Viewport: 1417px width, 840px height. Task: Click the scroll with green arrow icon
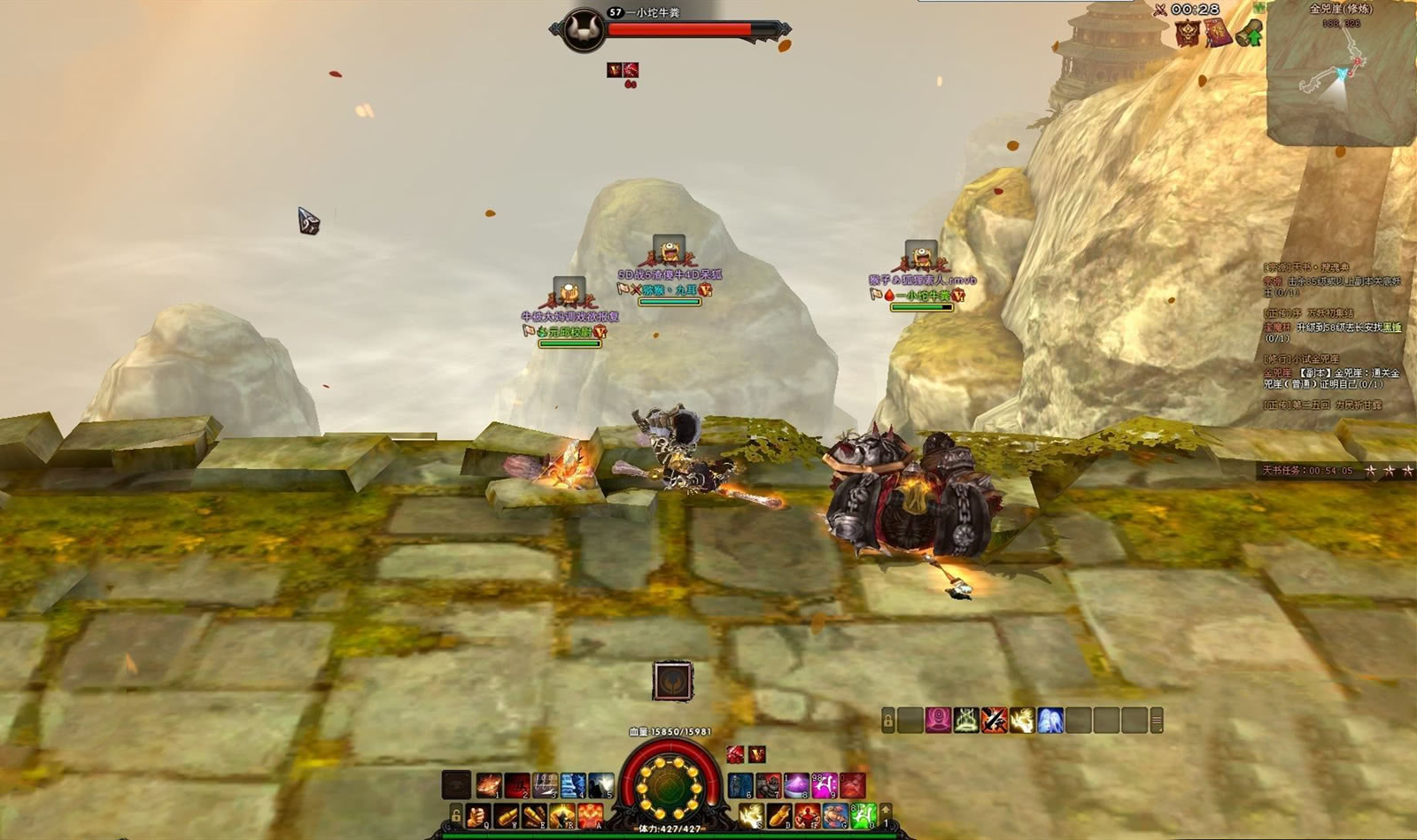coord(1250,34)
